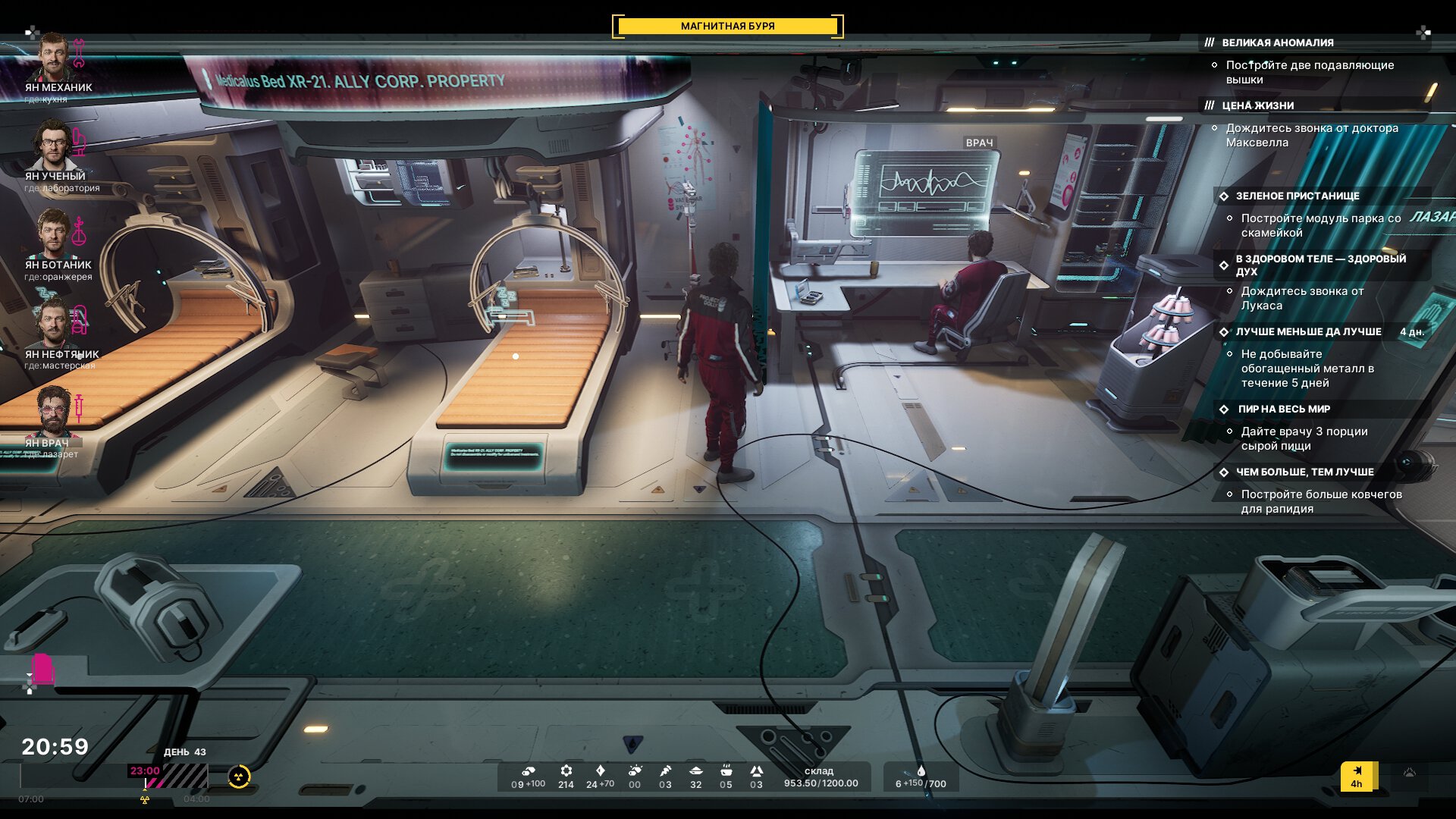The height and width of the screenshot is (819, 1456).
Task: Select the Пир На Весь Мир task
Action: click(x=1283, y=409)
